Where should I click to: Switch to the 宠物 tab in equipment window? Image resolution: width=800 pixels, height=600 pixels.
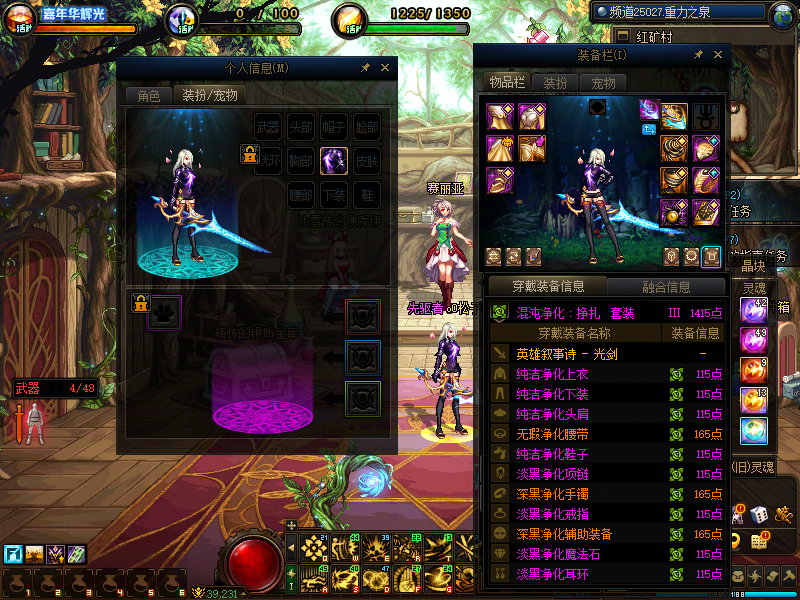pos(603,83)
